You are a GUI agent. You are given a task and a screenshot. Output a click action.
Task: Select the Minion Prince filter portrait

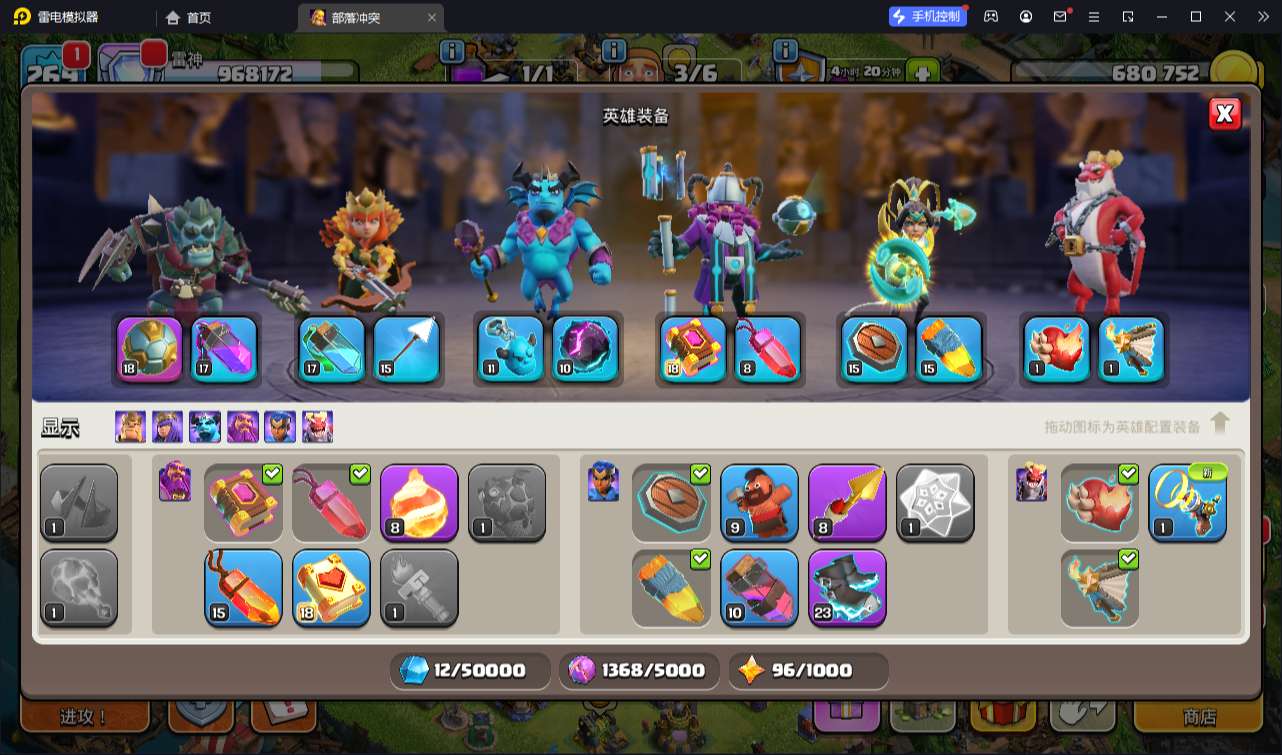pos(205,427)
